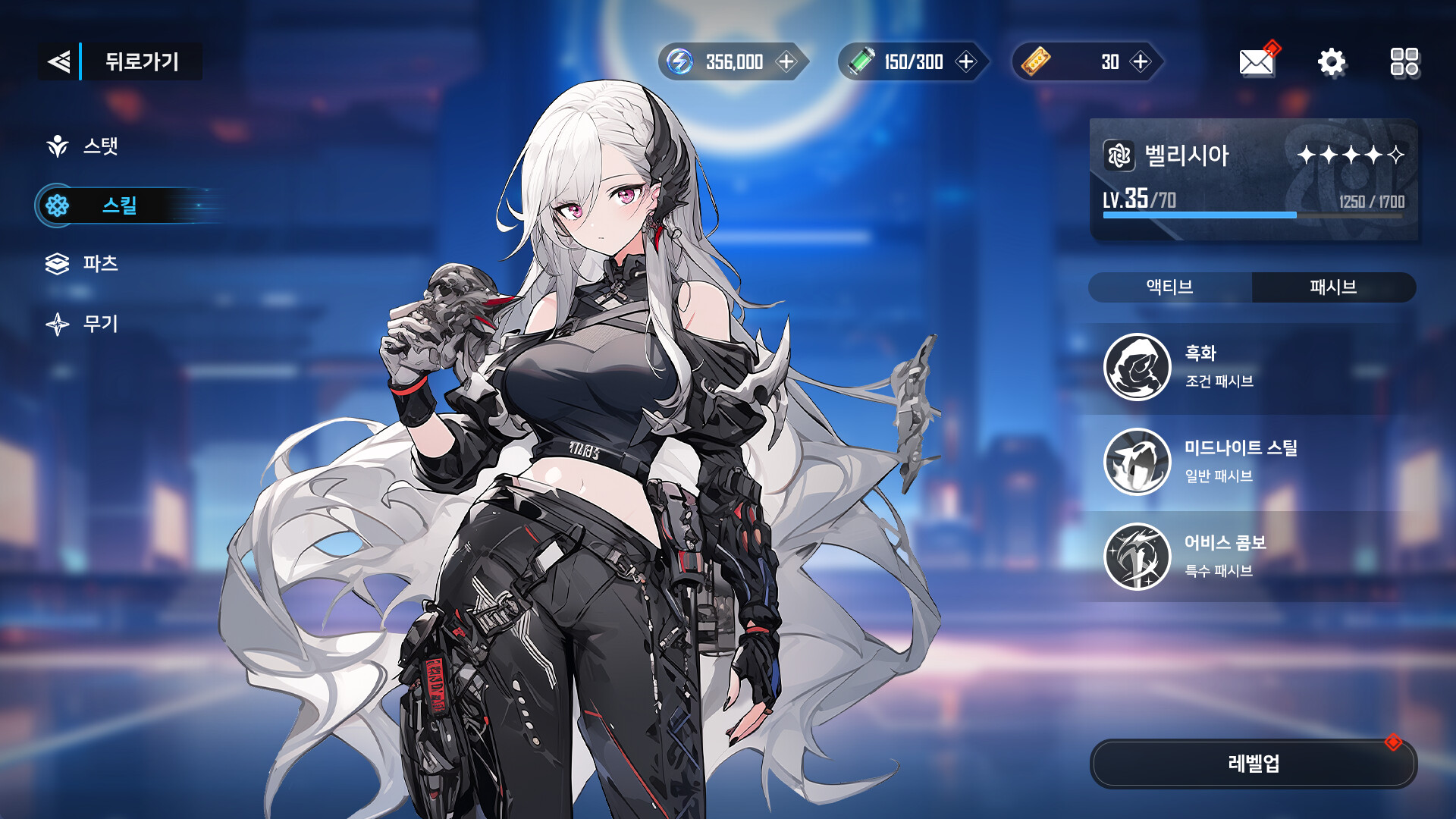Open the 파츠 parts menu
Viewport: 1456px width, 819px height.
pos(83,263)
